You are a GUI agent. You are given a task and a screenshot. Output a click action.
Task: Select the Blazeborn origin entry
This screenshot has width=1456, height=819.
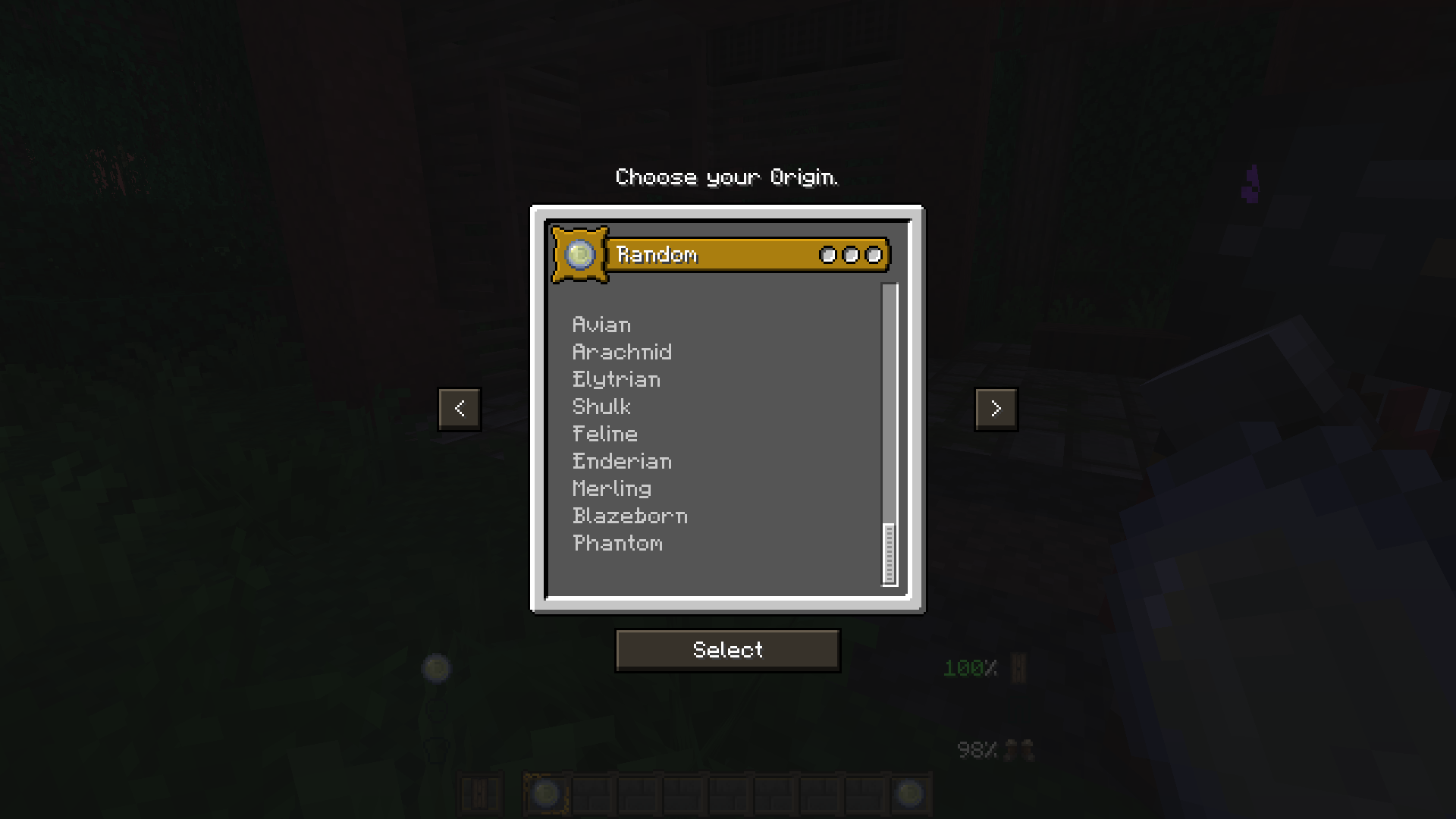pos(629,516)
